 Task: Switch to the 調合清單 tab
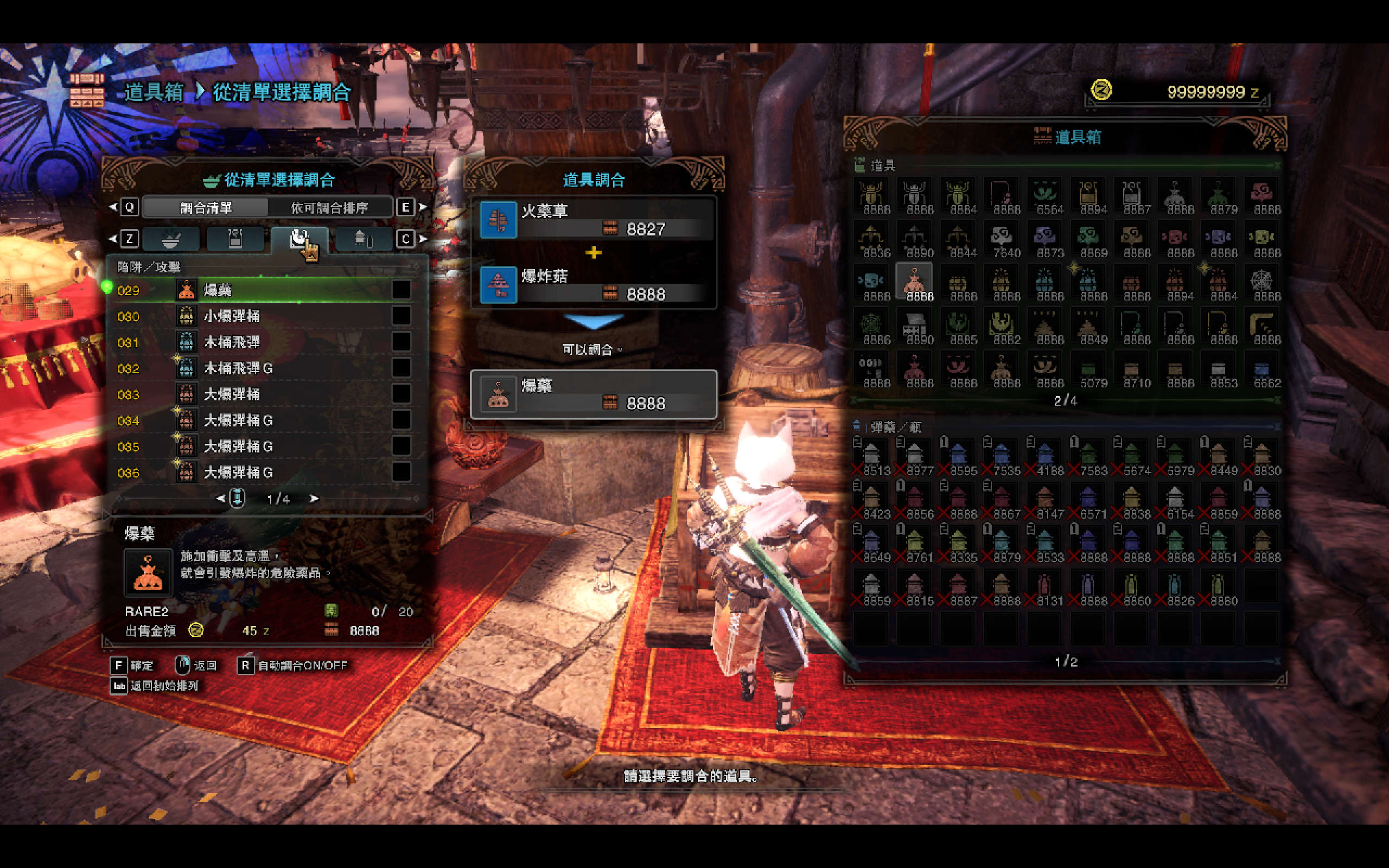tap(206, 207)
